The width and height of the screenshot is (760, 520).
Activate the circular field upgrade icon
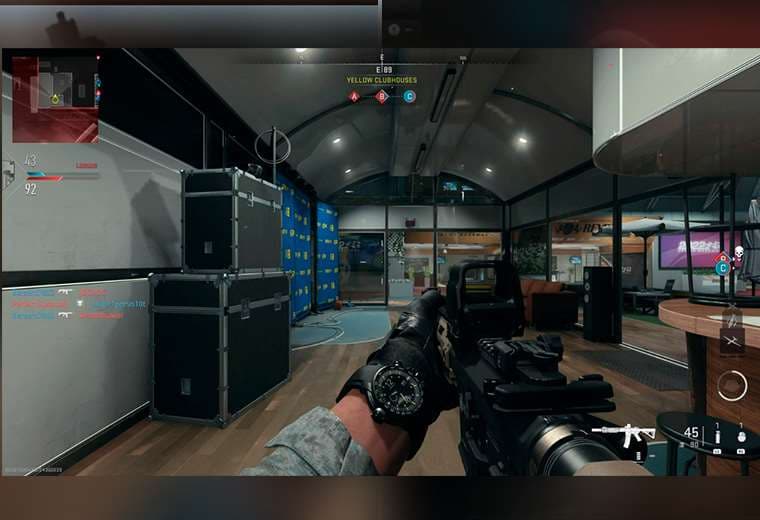tap(732, 385)
